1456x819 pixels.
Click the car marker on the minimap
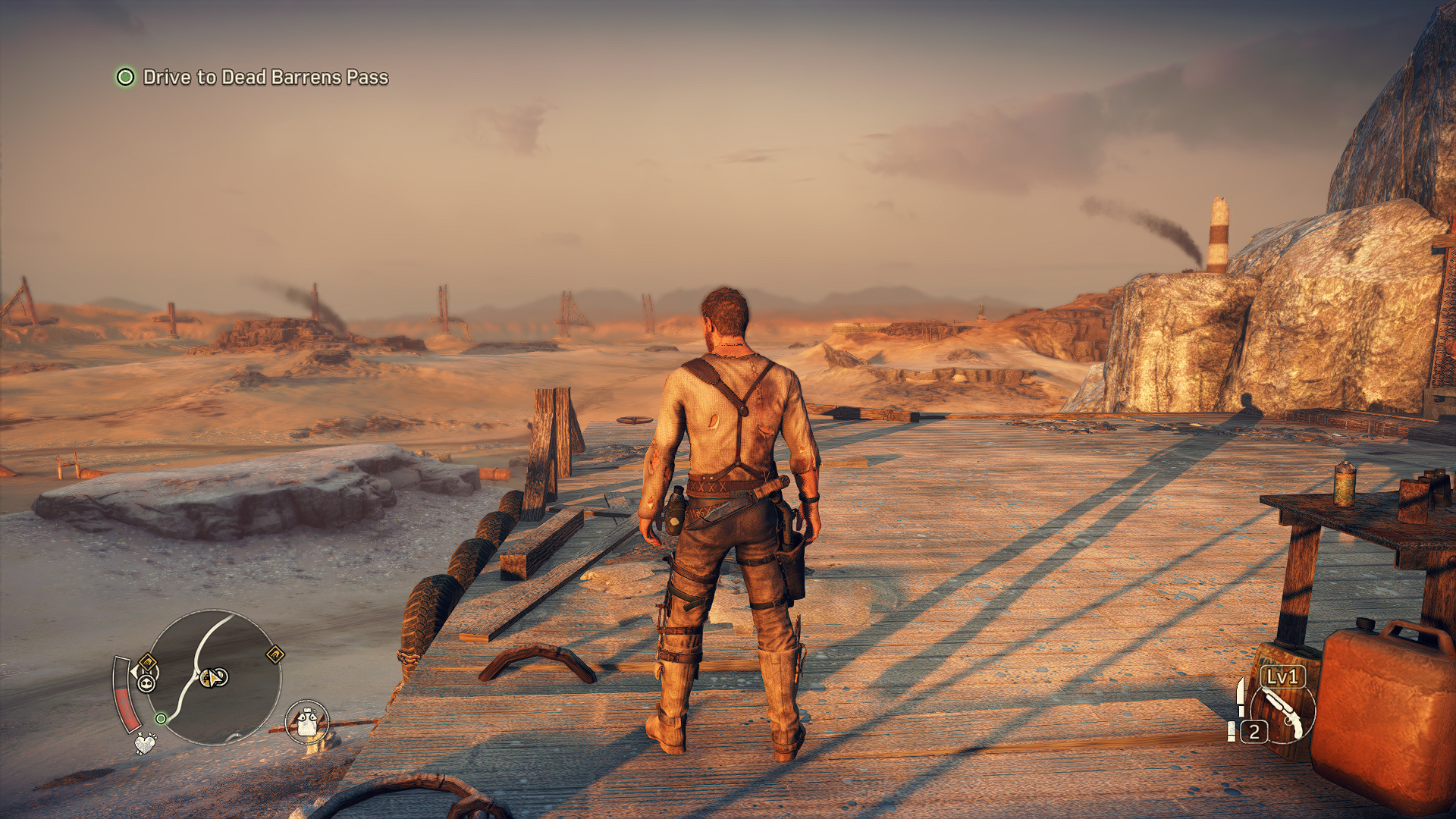[214, 677]
